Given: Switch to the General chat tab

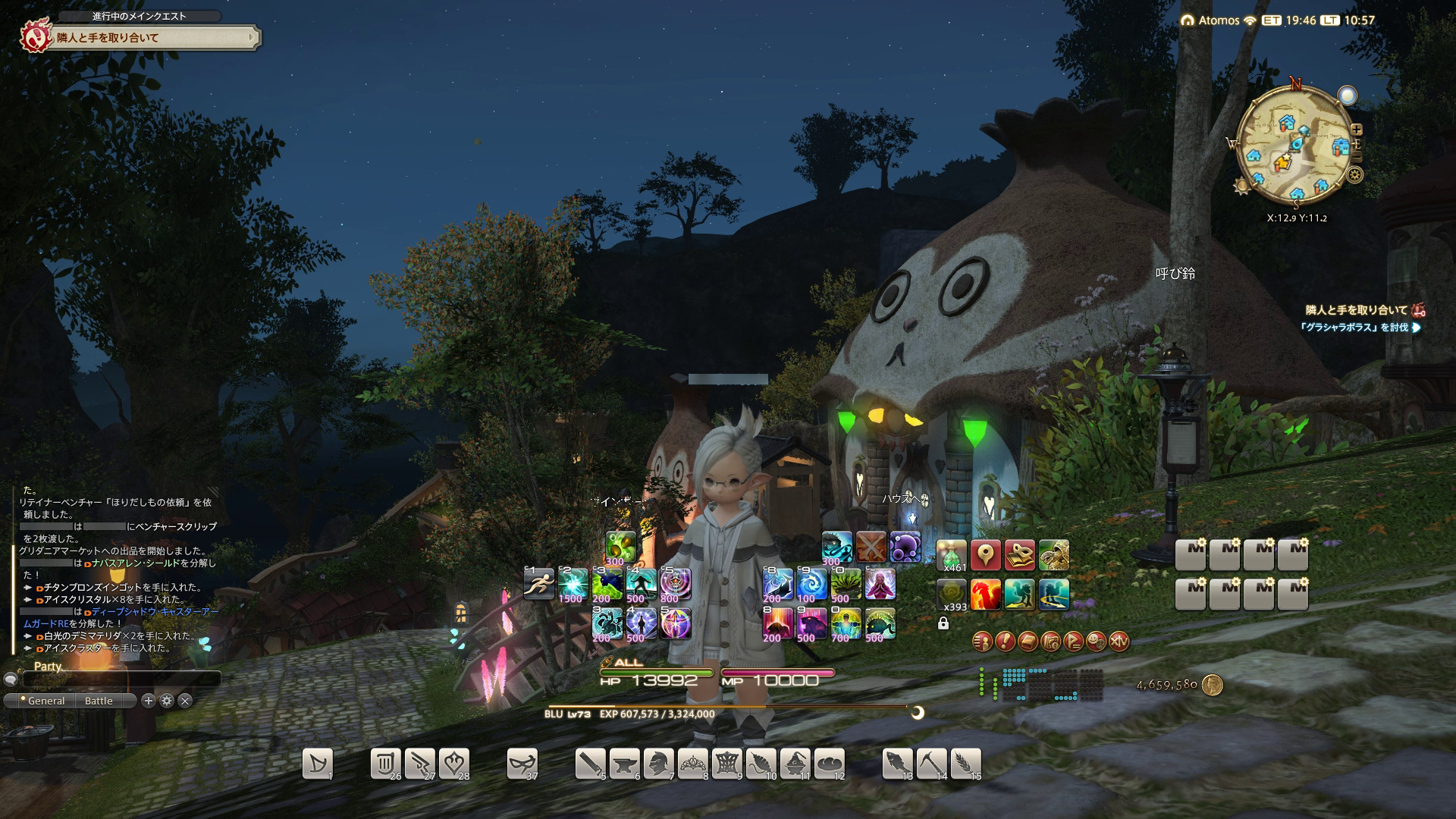Looking at the screenshot, I should (x=45, y=701).
